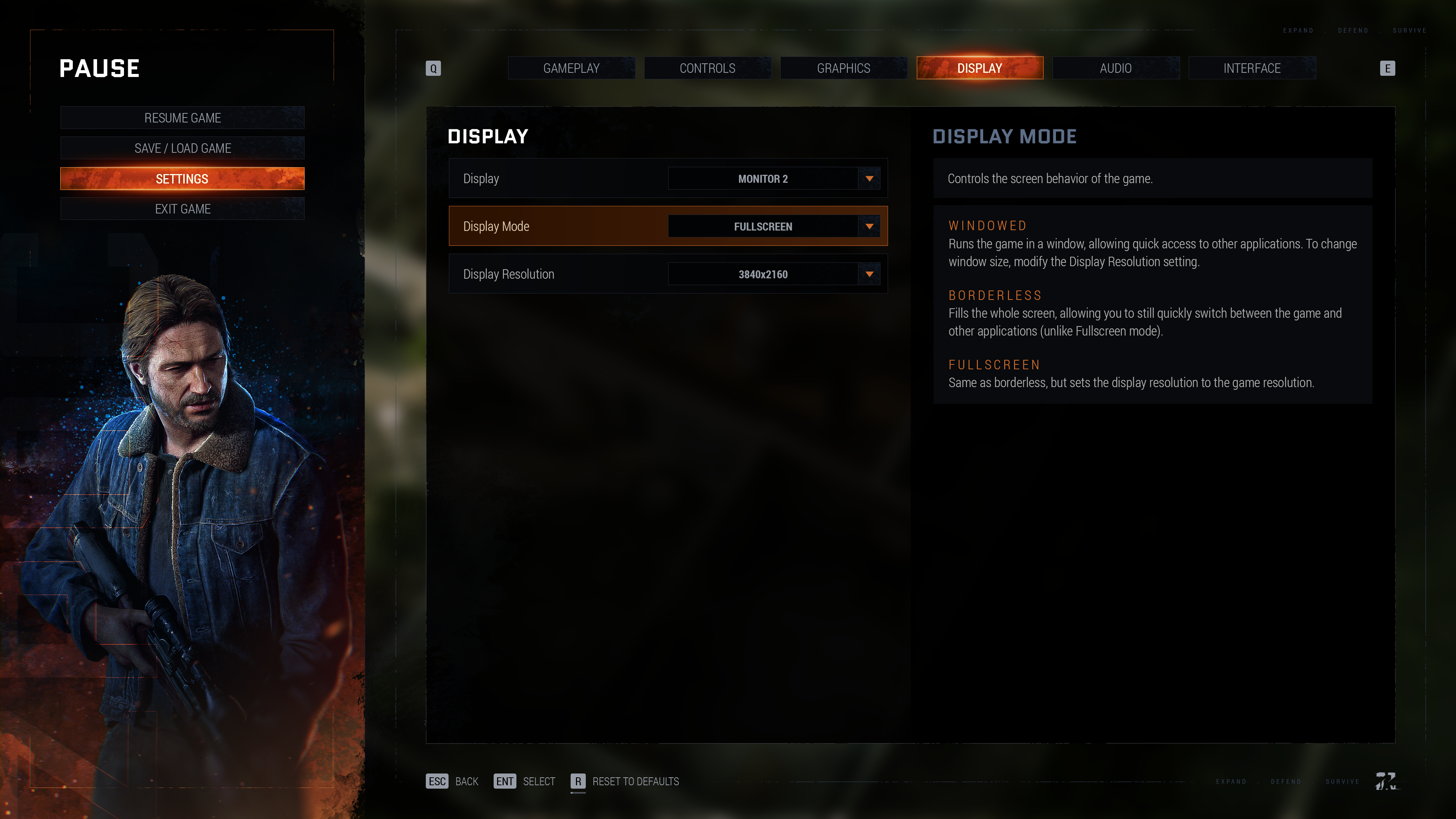This screenshot has width=1456, height=819.
Task: Resume the game from pause menu
Action: click(x=182, y=118)
